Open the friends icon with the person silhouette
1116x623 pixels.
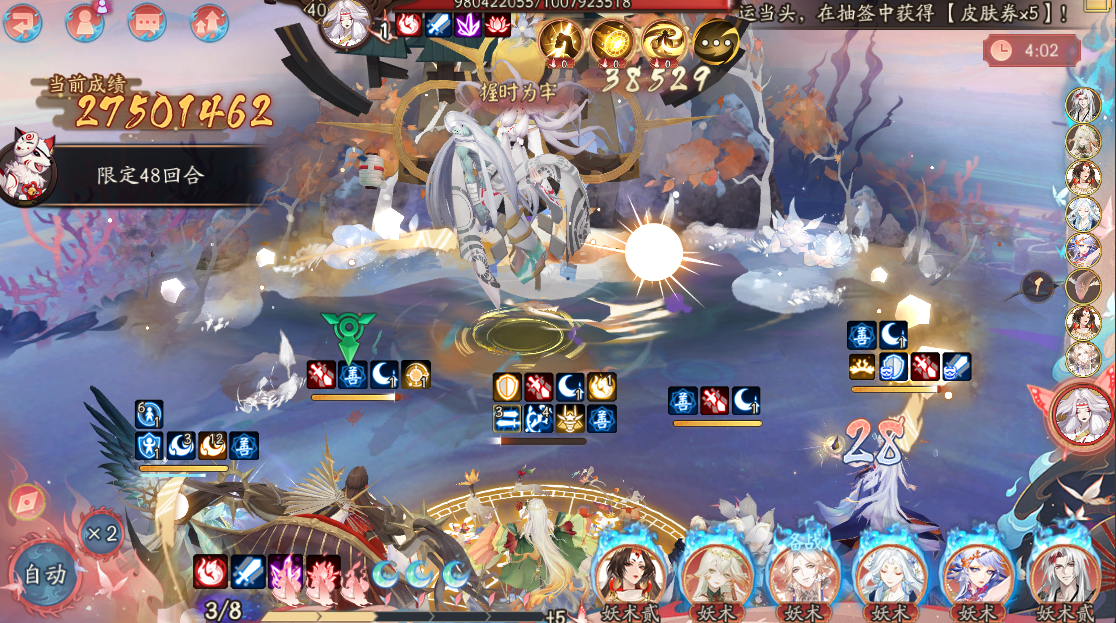85,22
